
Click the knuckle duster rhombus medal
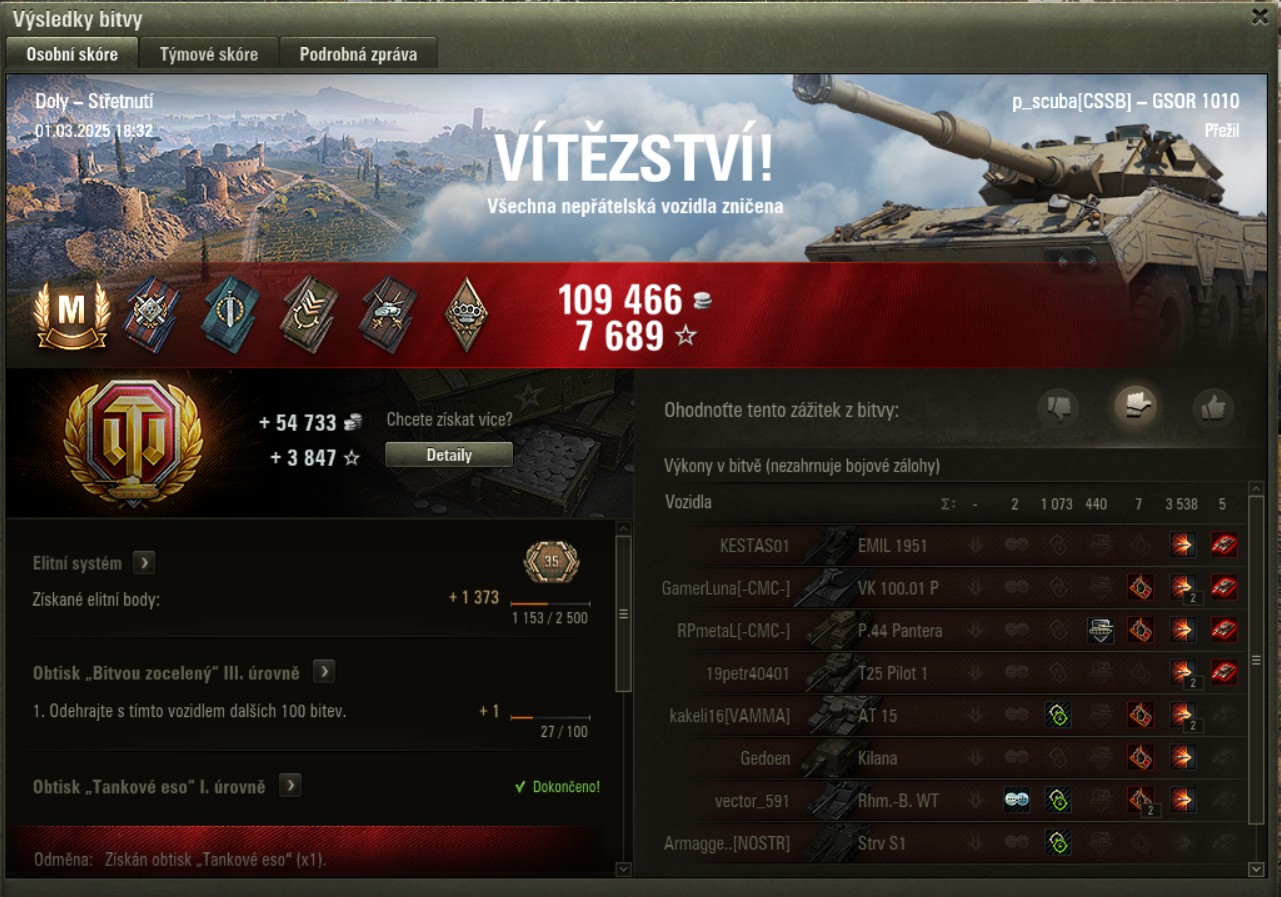coord(466,314)
